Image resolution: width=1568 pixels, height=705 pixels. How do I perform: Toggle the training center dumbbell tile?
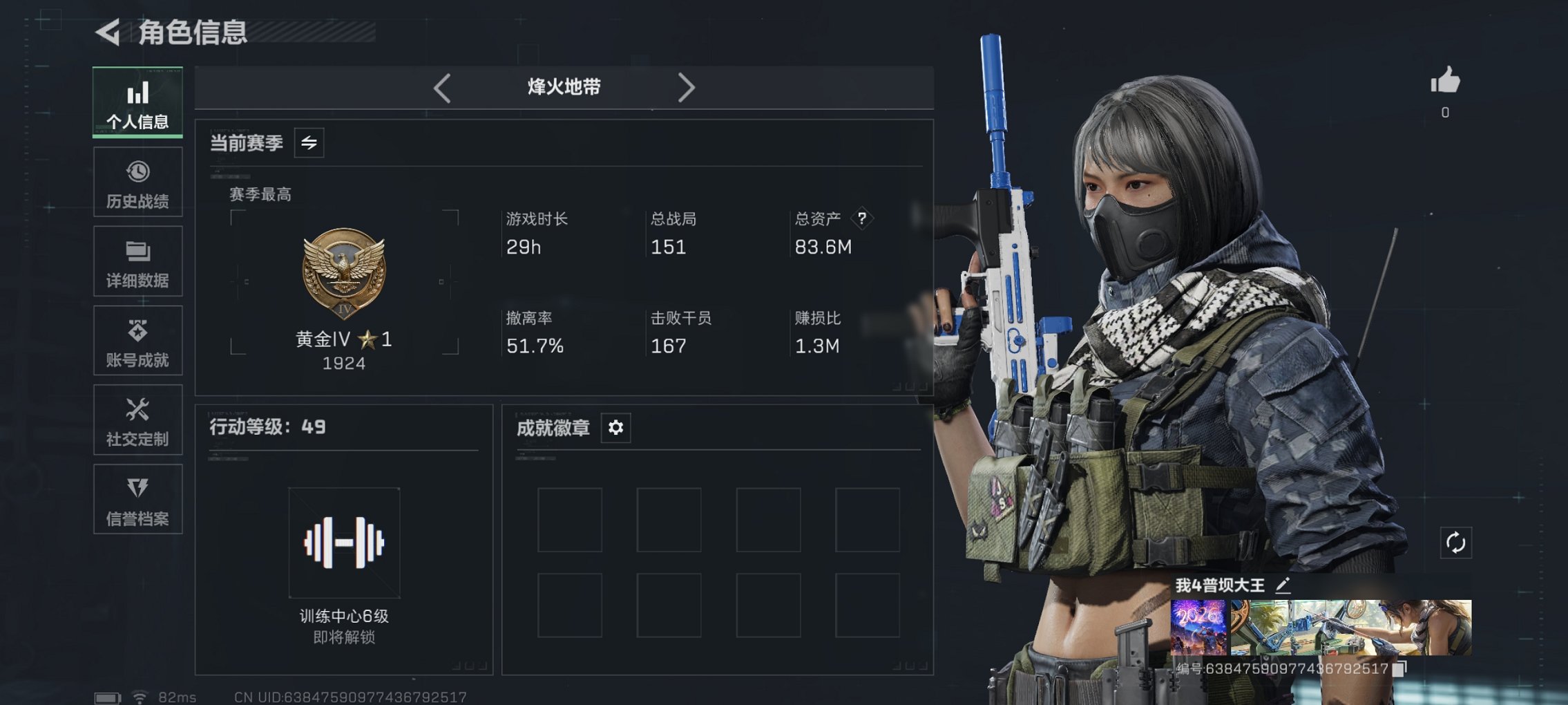pyautogui.click(x=343, y=543)
